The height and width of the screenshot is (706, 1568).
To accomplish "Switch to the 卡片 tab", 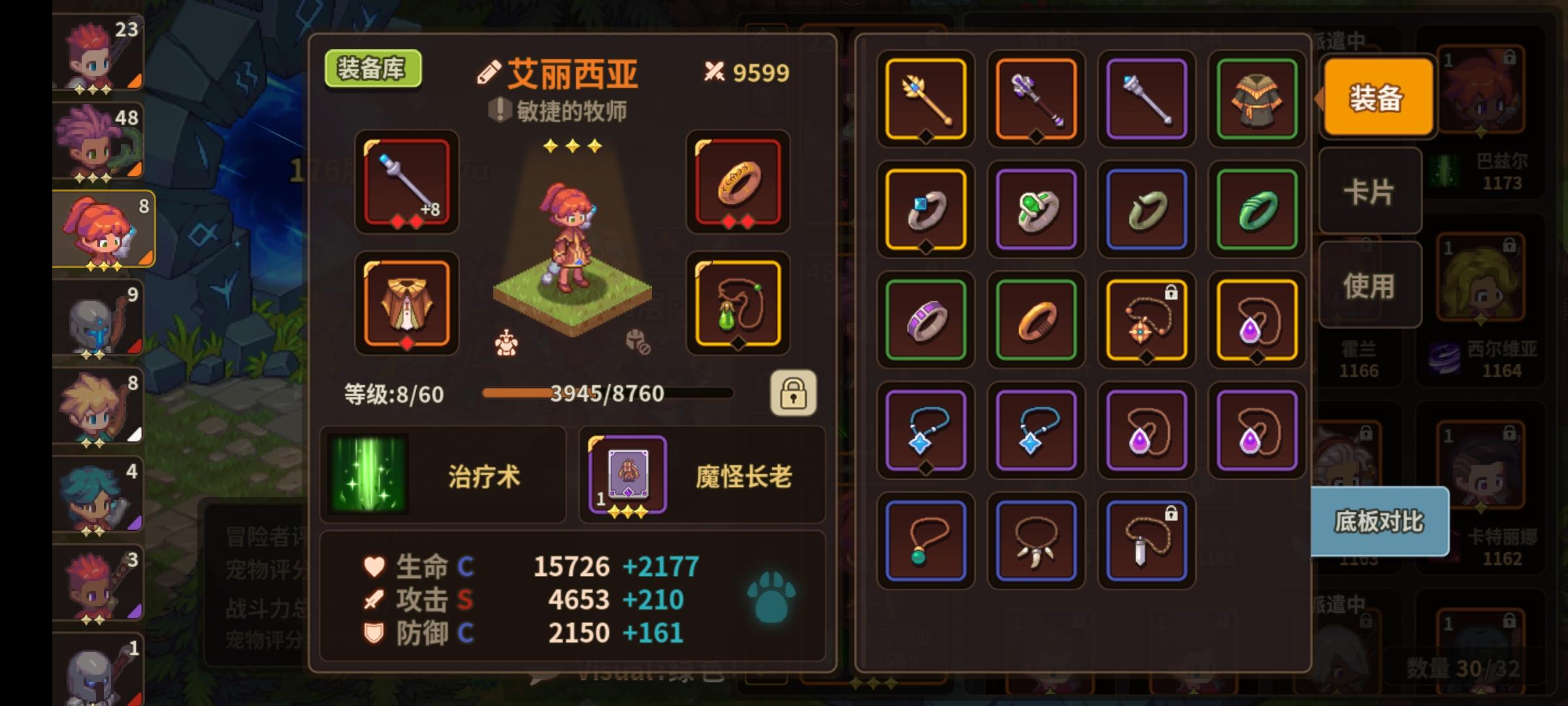I will [1370, 192].
